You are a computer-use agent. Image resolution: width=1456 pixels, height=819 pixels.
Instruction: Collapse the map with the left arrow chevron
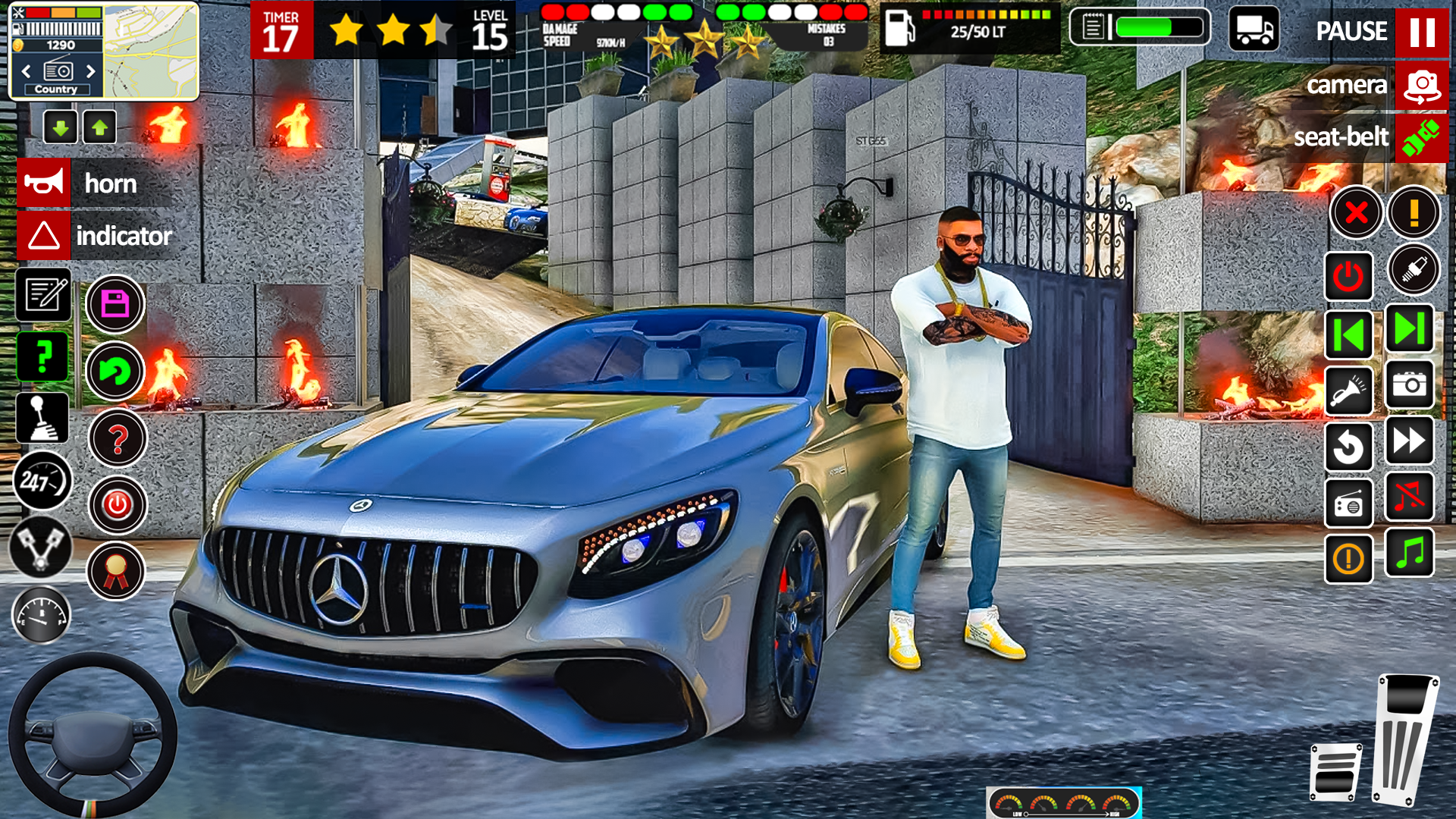click(x=27, y=71)
